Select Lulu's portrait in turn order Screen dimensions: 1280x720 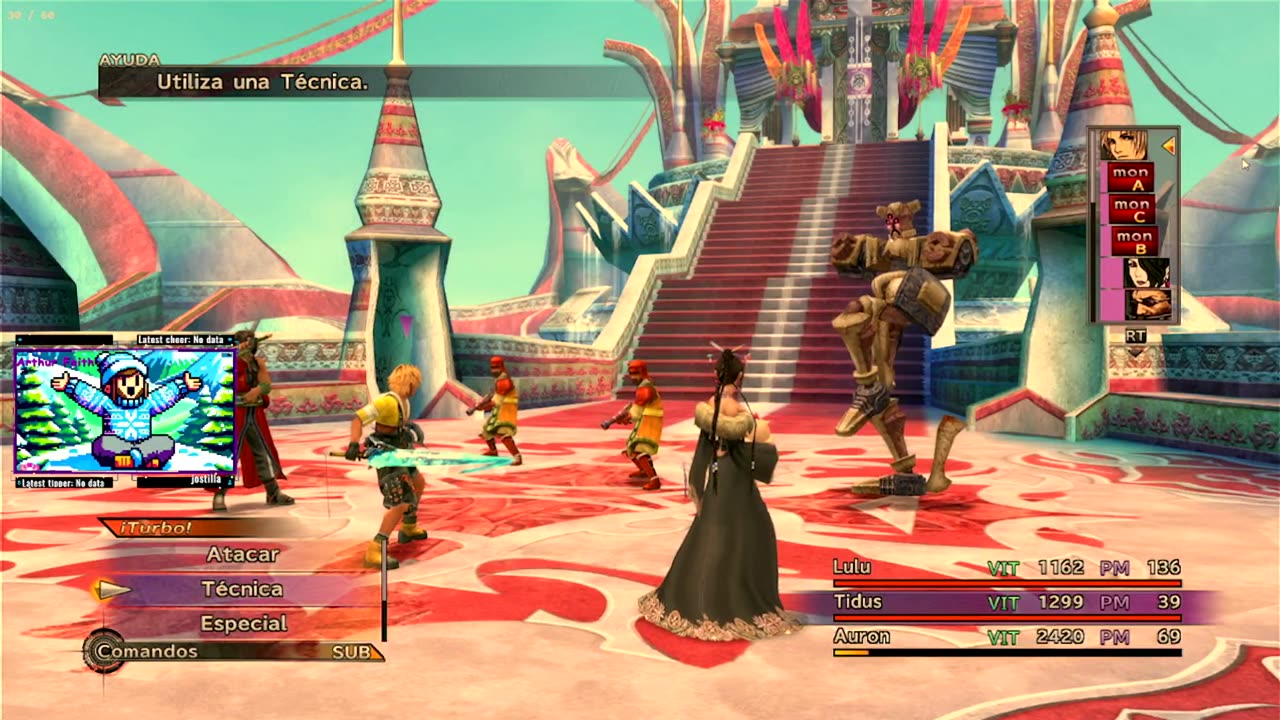pos(1146,273)
